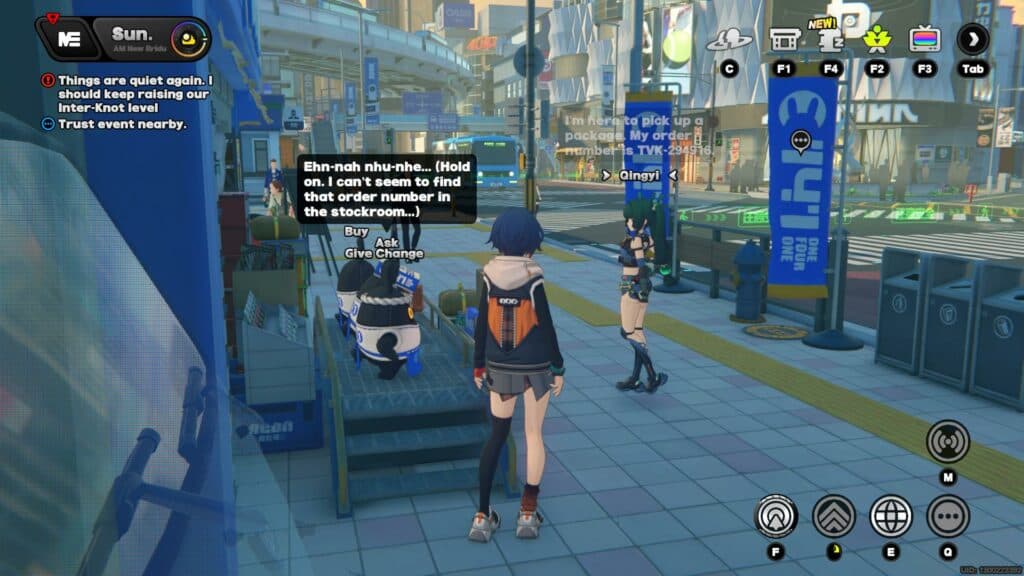Open the three-dots more options button
Screen dimensions: 1024x576
tap(947, 516)
